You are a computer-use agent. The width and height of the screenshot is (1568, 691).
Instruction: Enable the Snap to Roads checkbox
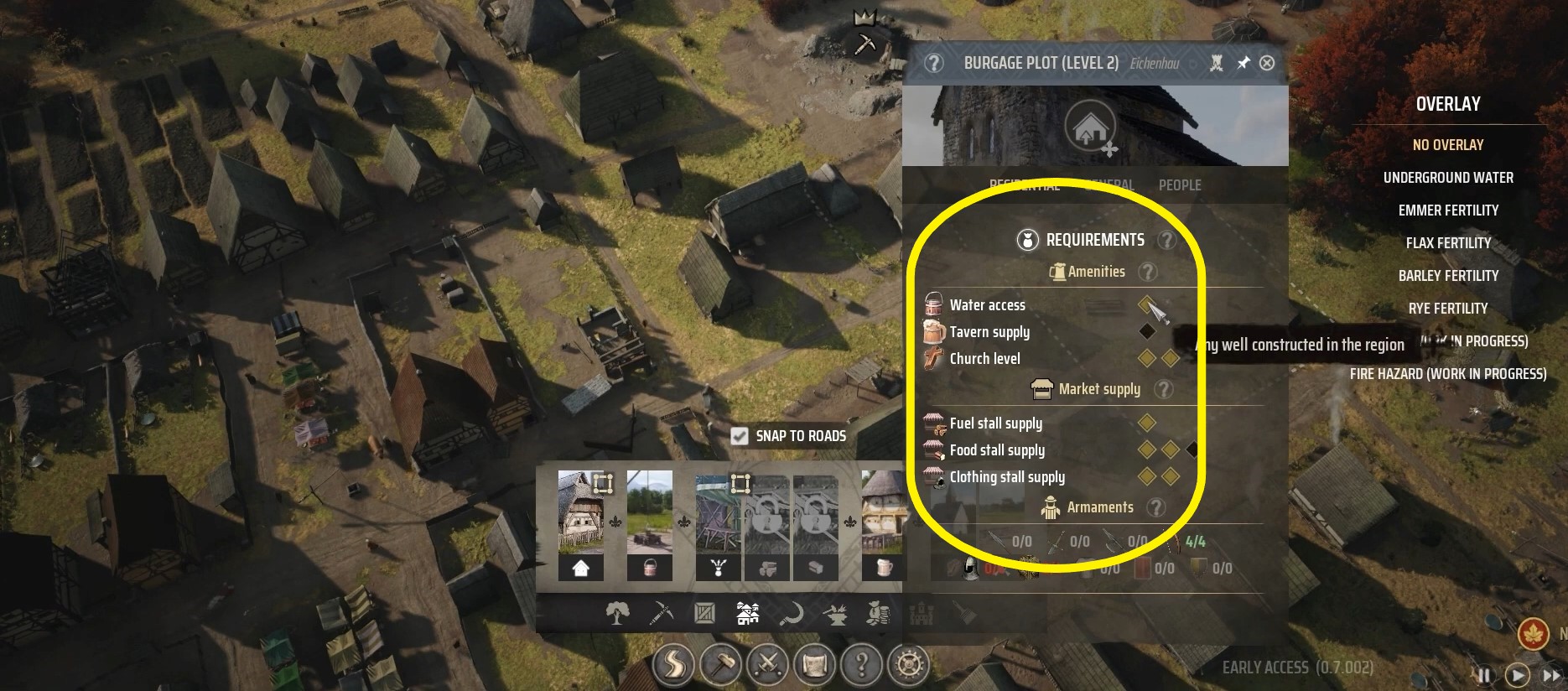(x=740, y=436)
